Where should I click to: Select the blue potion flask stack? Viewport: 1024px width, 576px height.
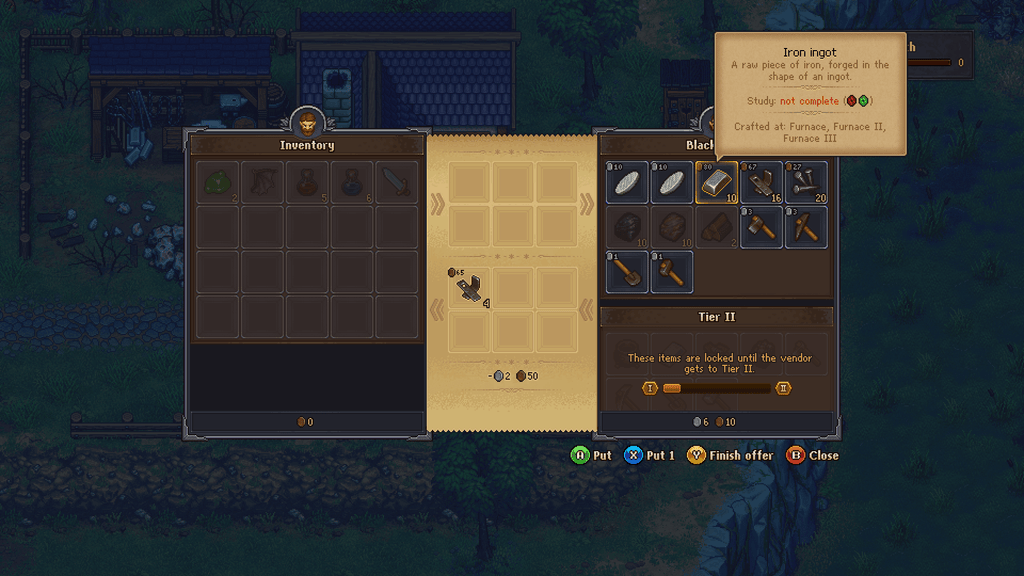tap(351, 183)
